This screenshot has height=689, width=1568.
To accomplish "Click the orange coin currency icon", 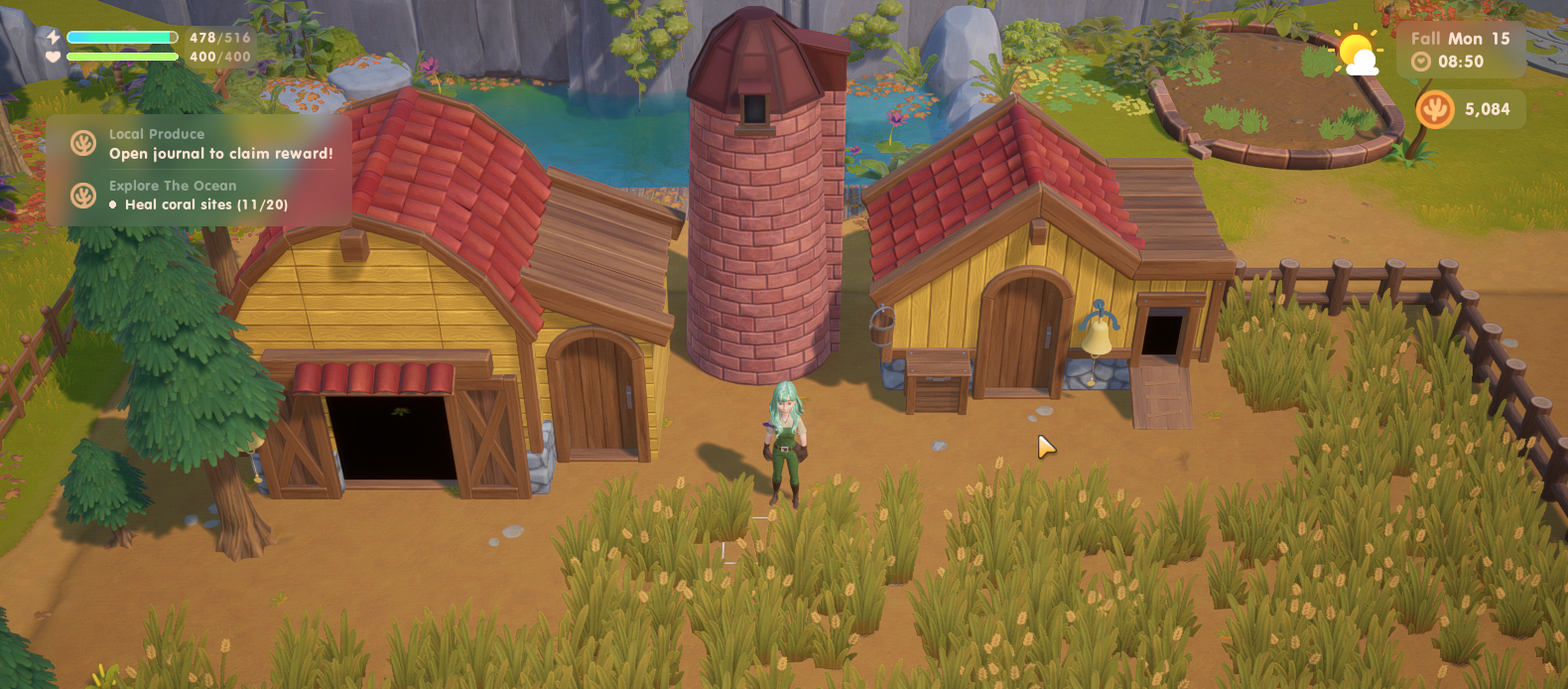I will [x=1434, y=109].
